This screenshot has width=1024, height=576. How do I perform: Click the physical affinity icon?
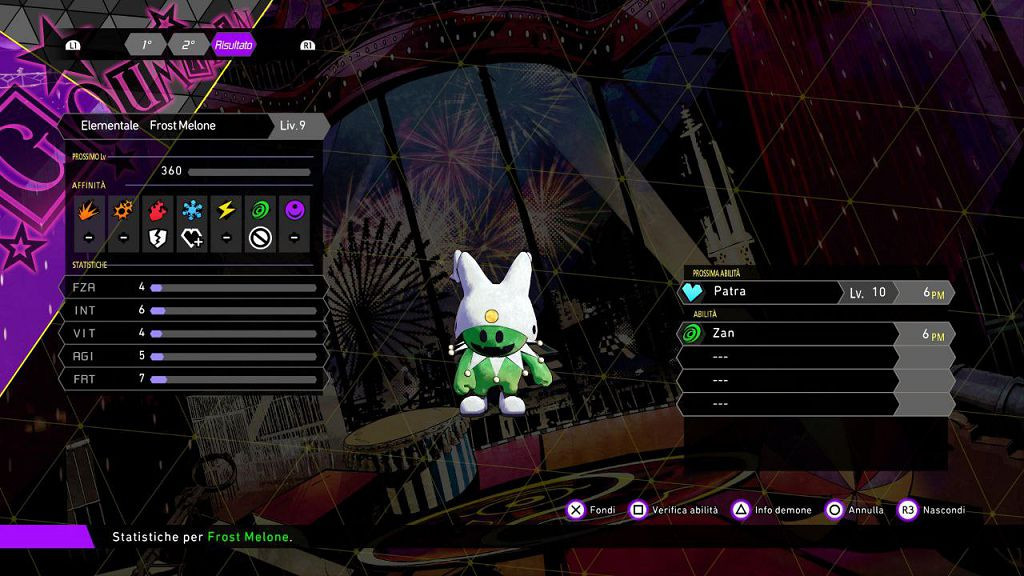90,210
